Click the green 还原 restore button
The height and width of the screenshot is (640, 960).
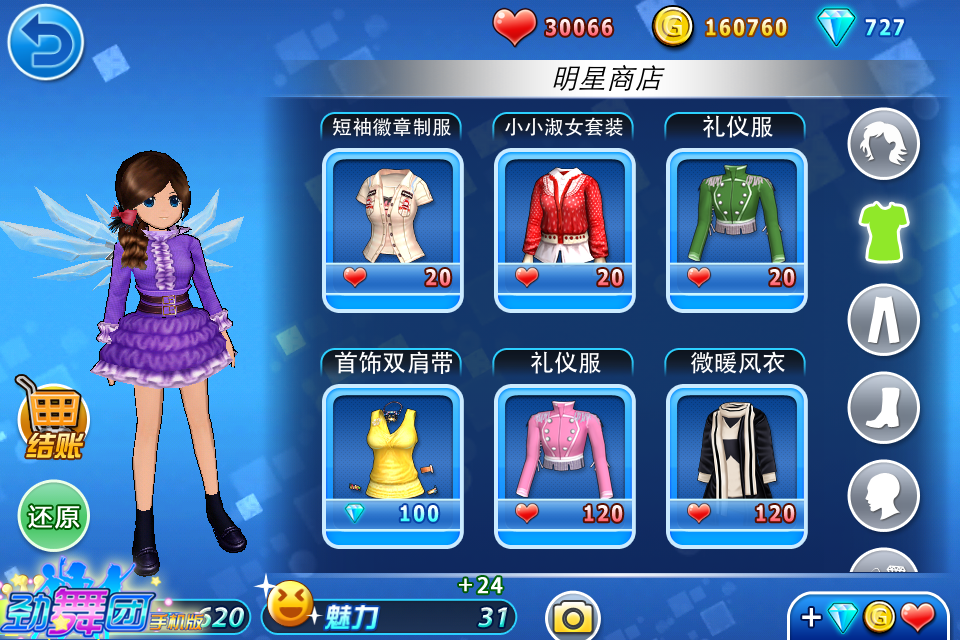tap(53, 517)
